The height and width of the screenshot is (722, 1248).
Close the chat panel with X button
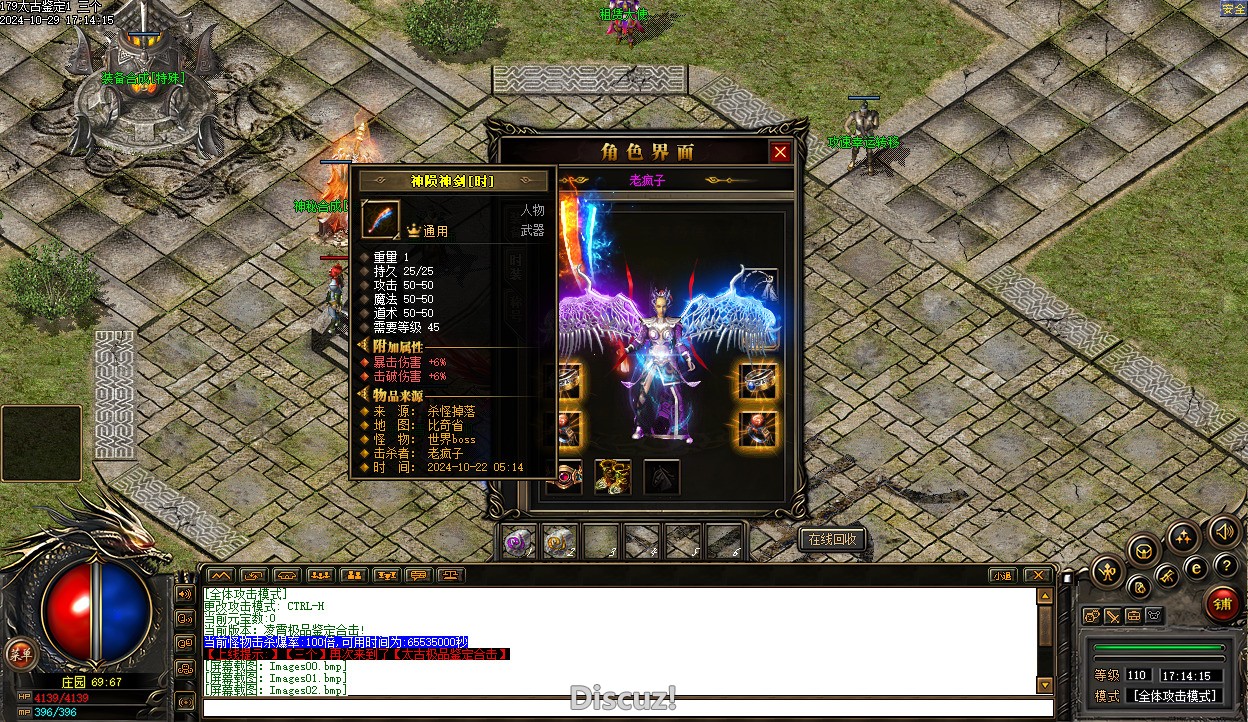[x=1038, y=575]
